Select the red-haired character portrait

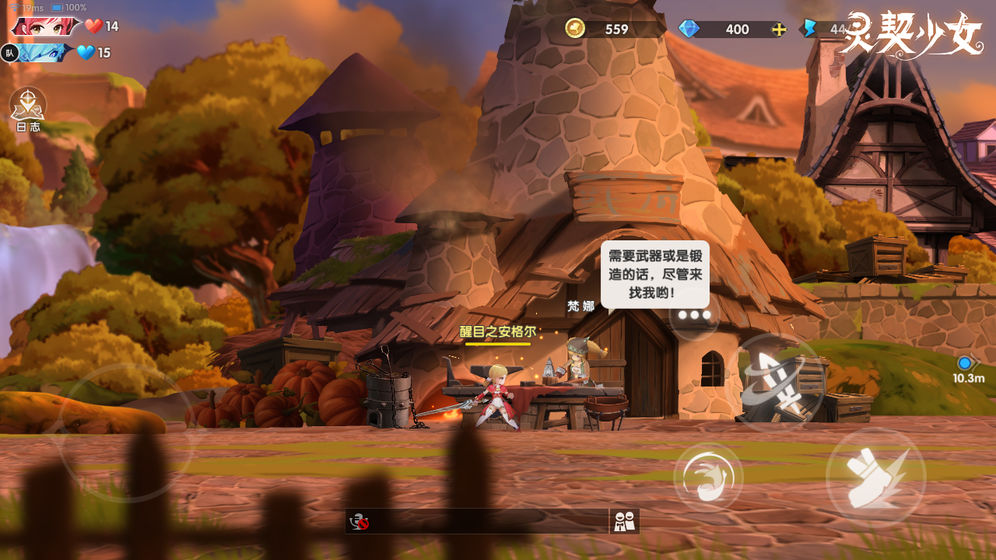coord(45,26)
